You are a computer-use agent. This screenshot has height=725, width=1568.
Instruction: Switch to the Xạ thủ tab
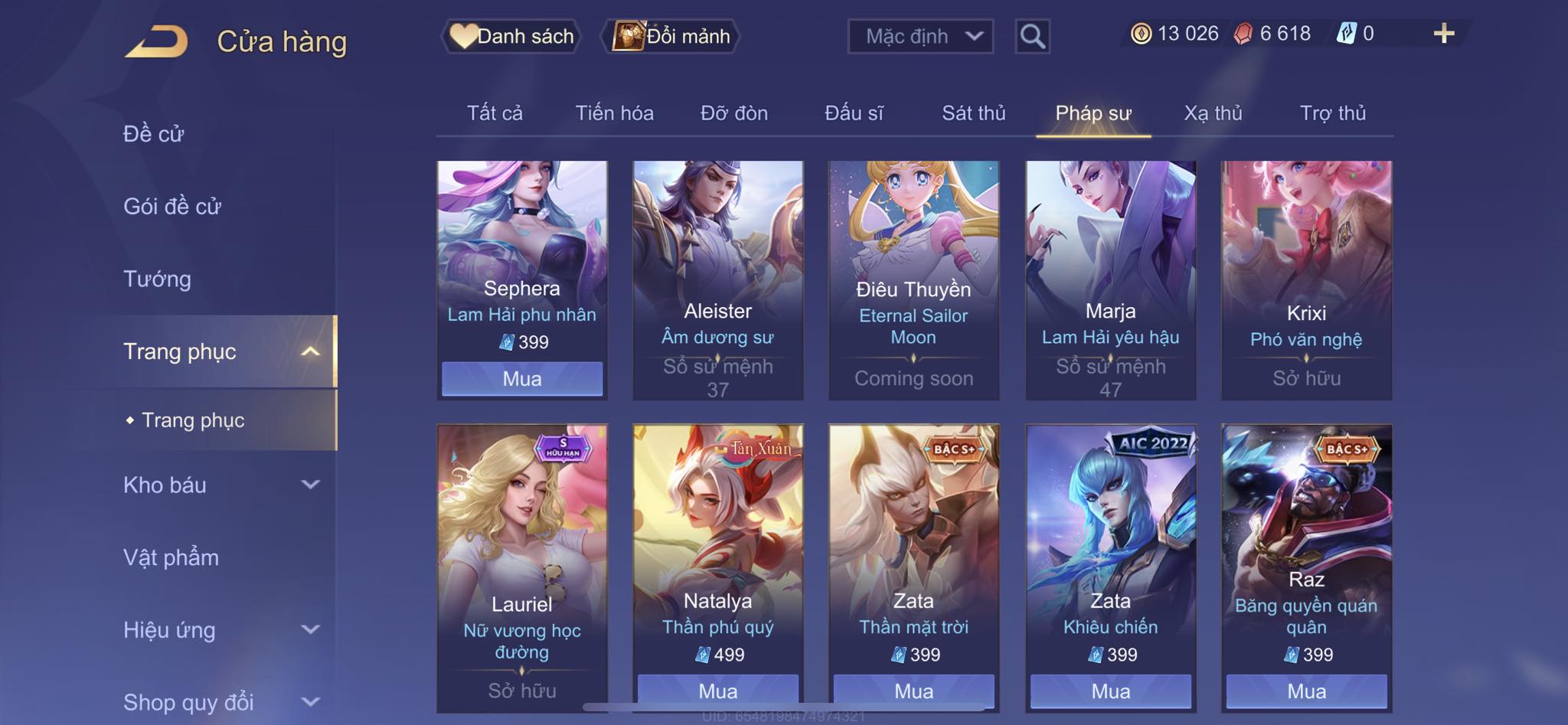(x=1213, y=113)
